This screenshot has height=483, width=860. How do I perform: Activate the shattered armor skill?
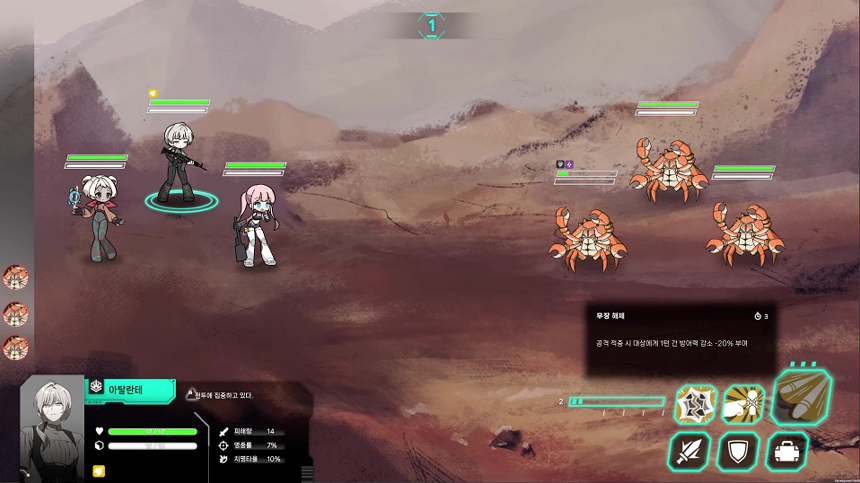coord(695,404)
